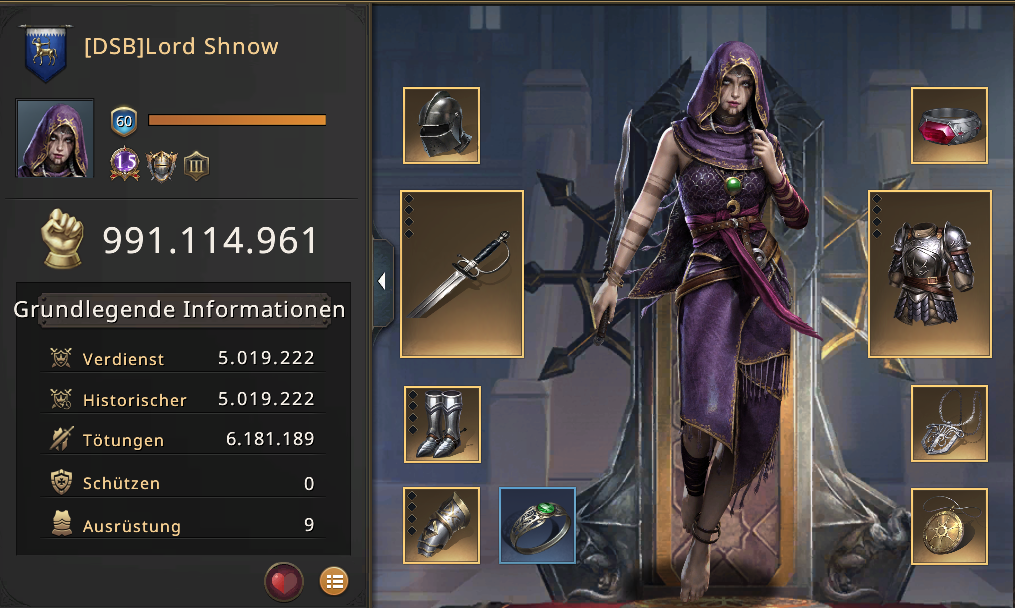Pick the green emerald ring slot
The width and height of the screenshot is (1015, 608).
click(x=537, y=525)
